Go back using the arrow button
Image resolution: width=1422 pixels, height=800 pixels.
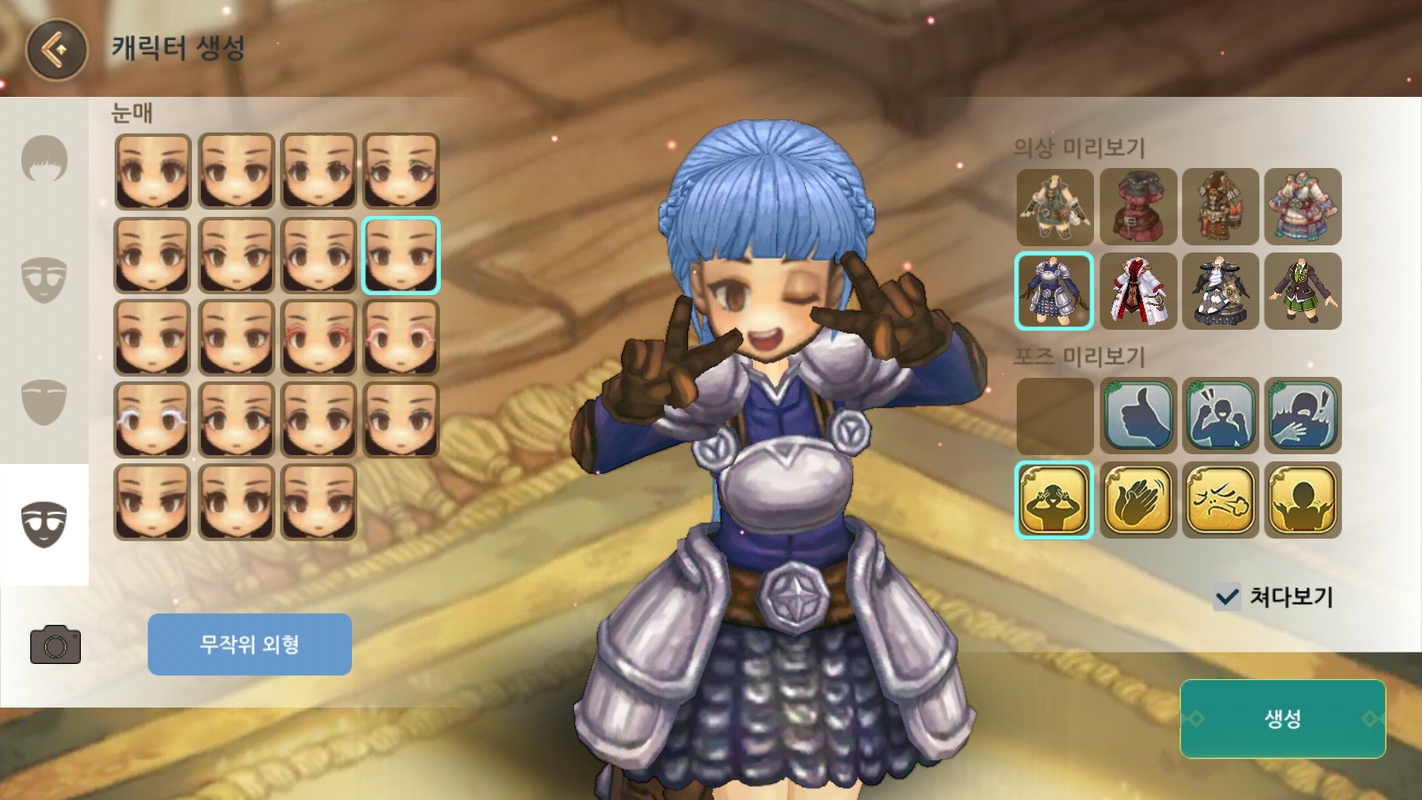coord(57,50)
